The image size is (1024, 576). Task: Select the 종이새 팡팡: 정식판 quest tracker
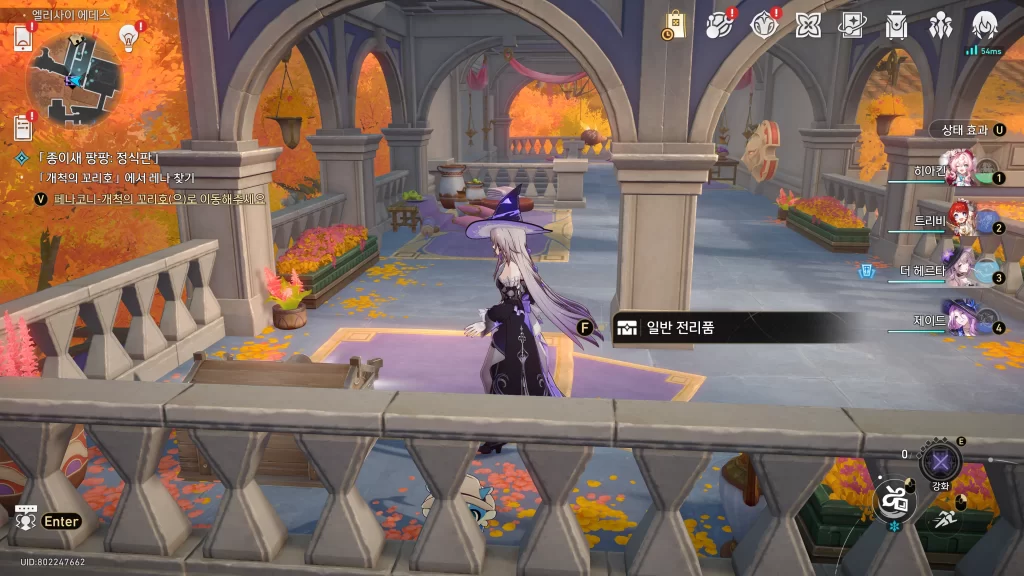click(98, 158)
